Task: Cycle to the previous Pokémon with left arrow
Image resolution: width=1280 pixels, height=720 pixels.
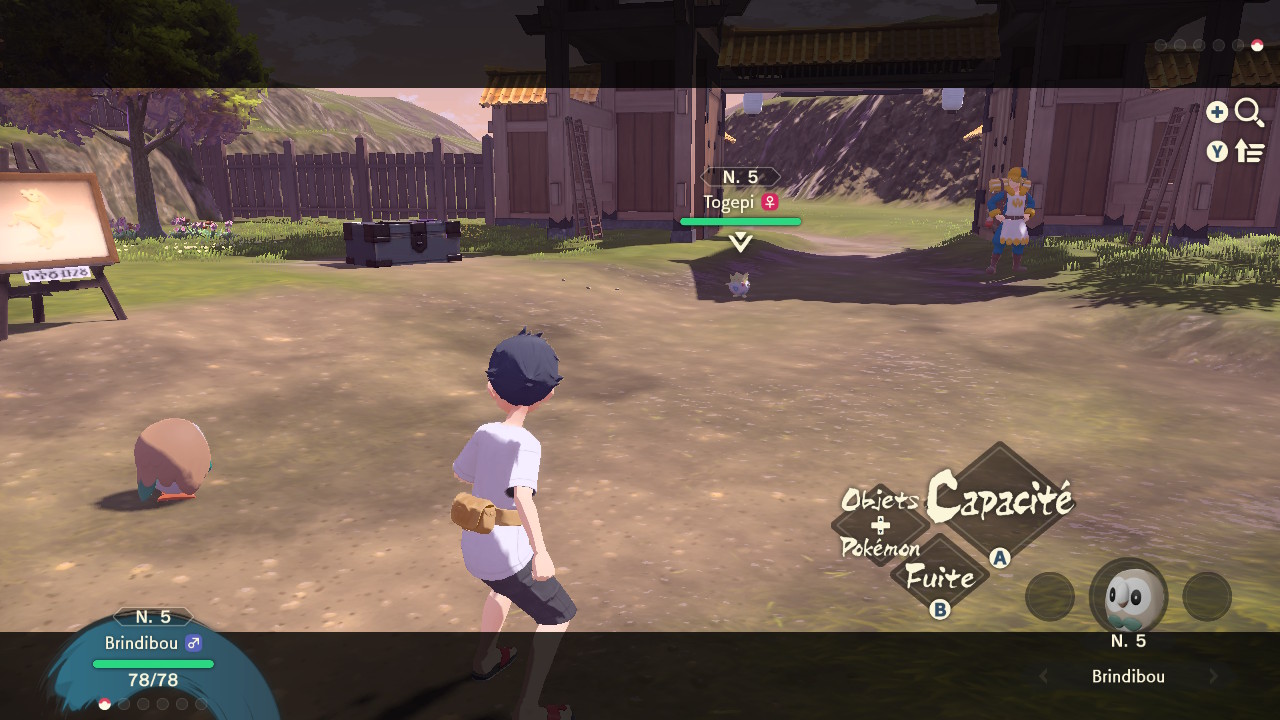Action: pos(1043,677)
